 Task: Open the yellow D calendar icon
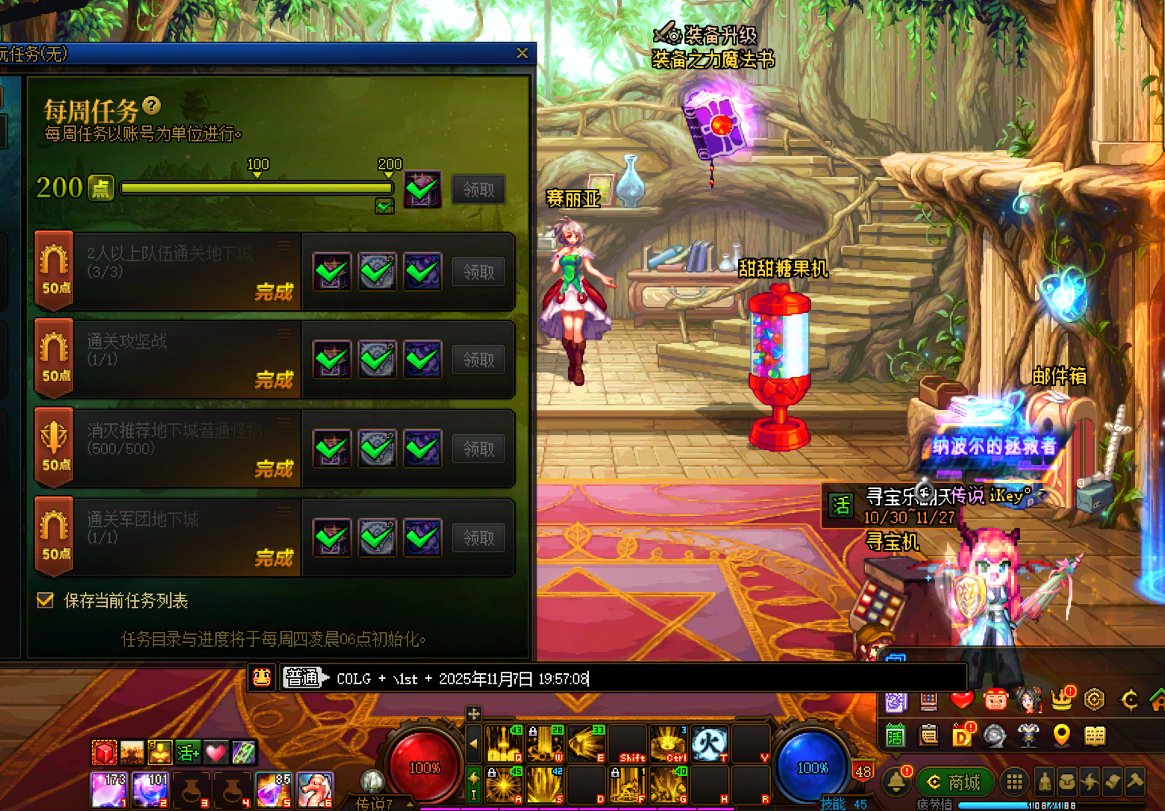point(962,736)
